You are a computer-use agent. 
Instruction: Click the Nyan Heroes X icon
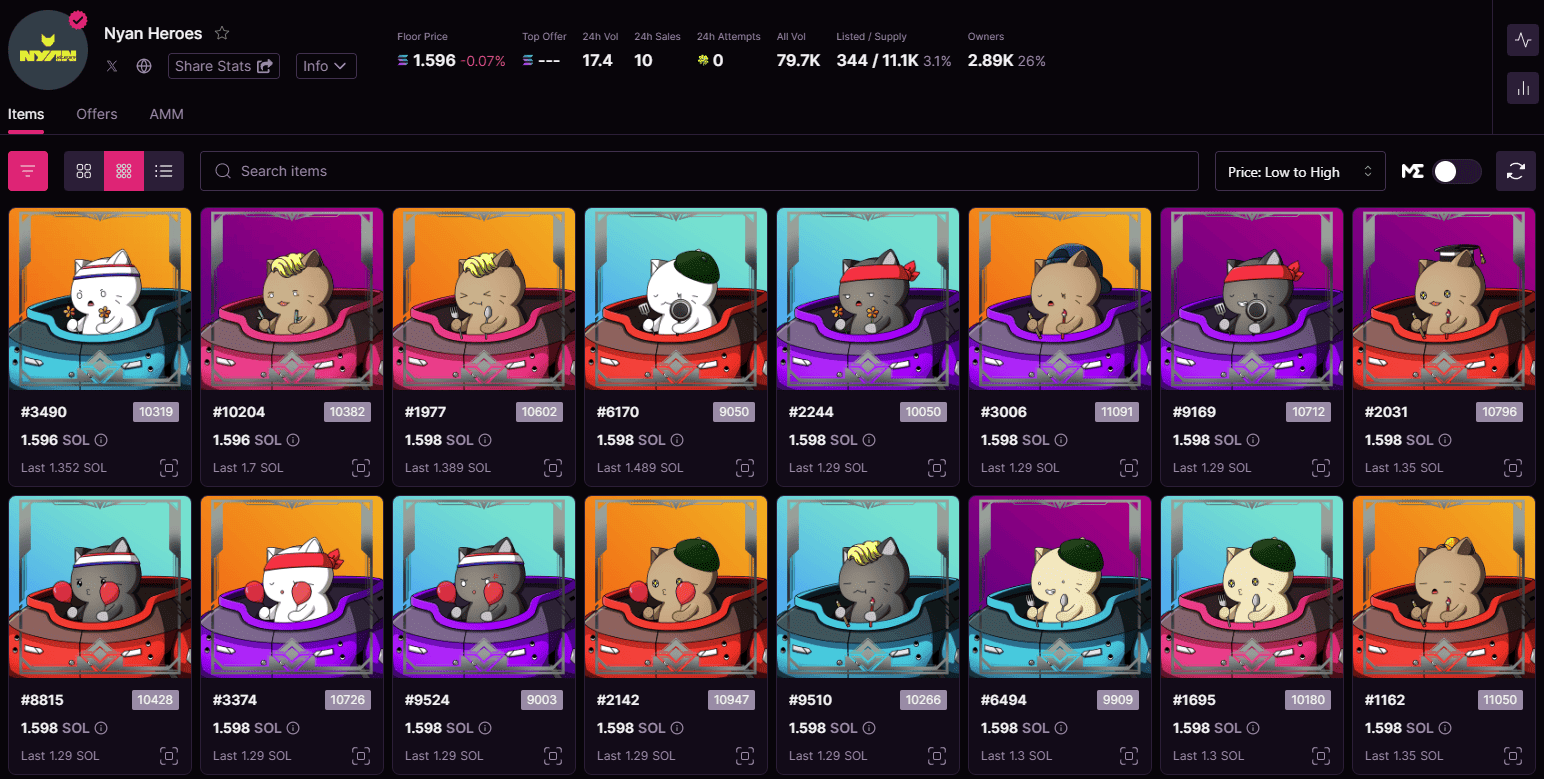coord(111,66)
